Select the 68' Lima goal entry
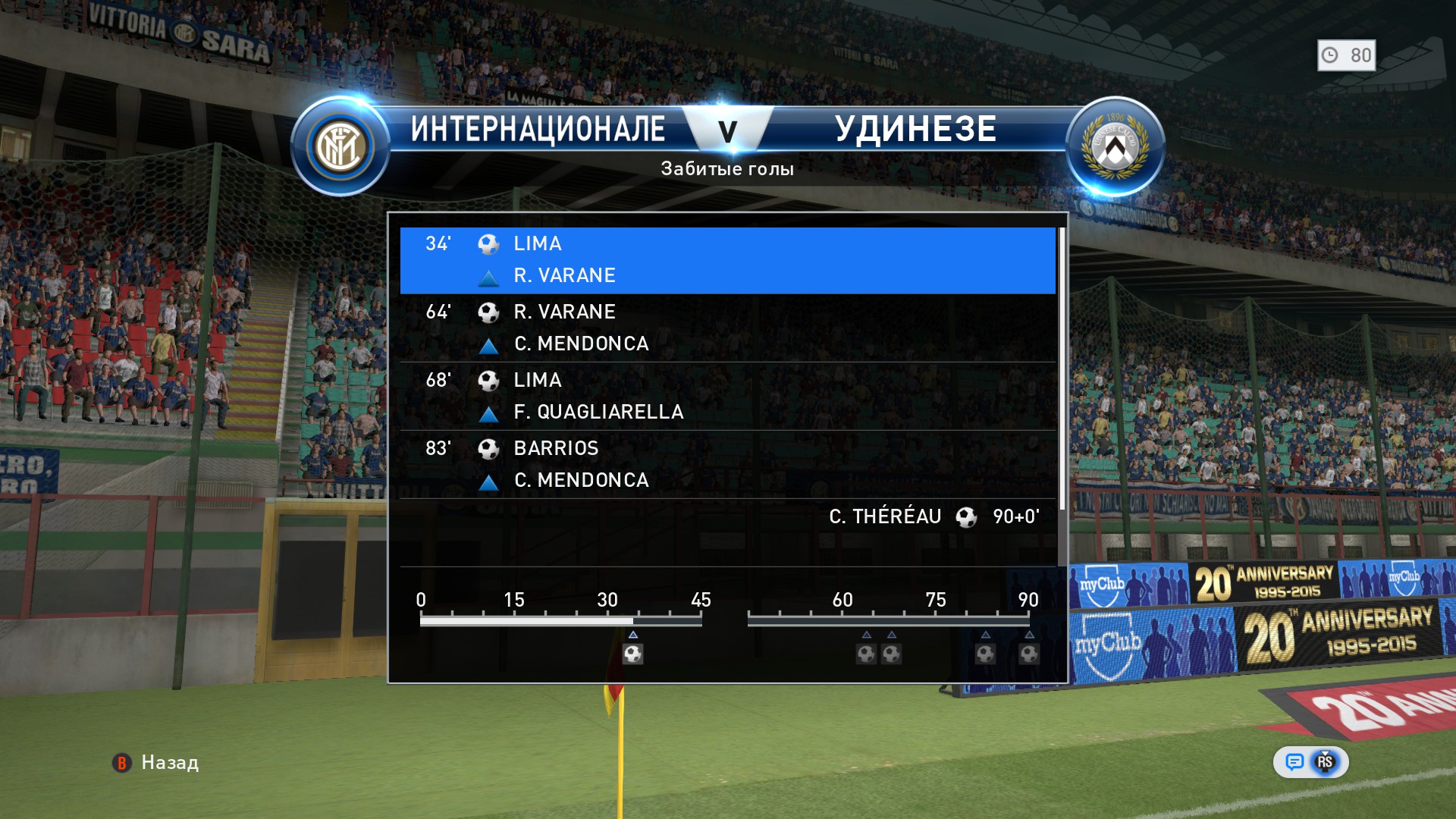Viewport: 1456px width, 819px height. coord(726,396)
